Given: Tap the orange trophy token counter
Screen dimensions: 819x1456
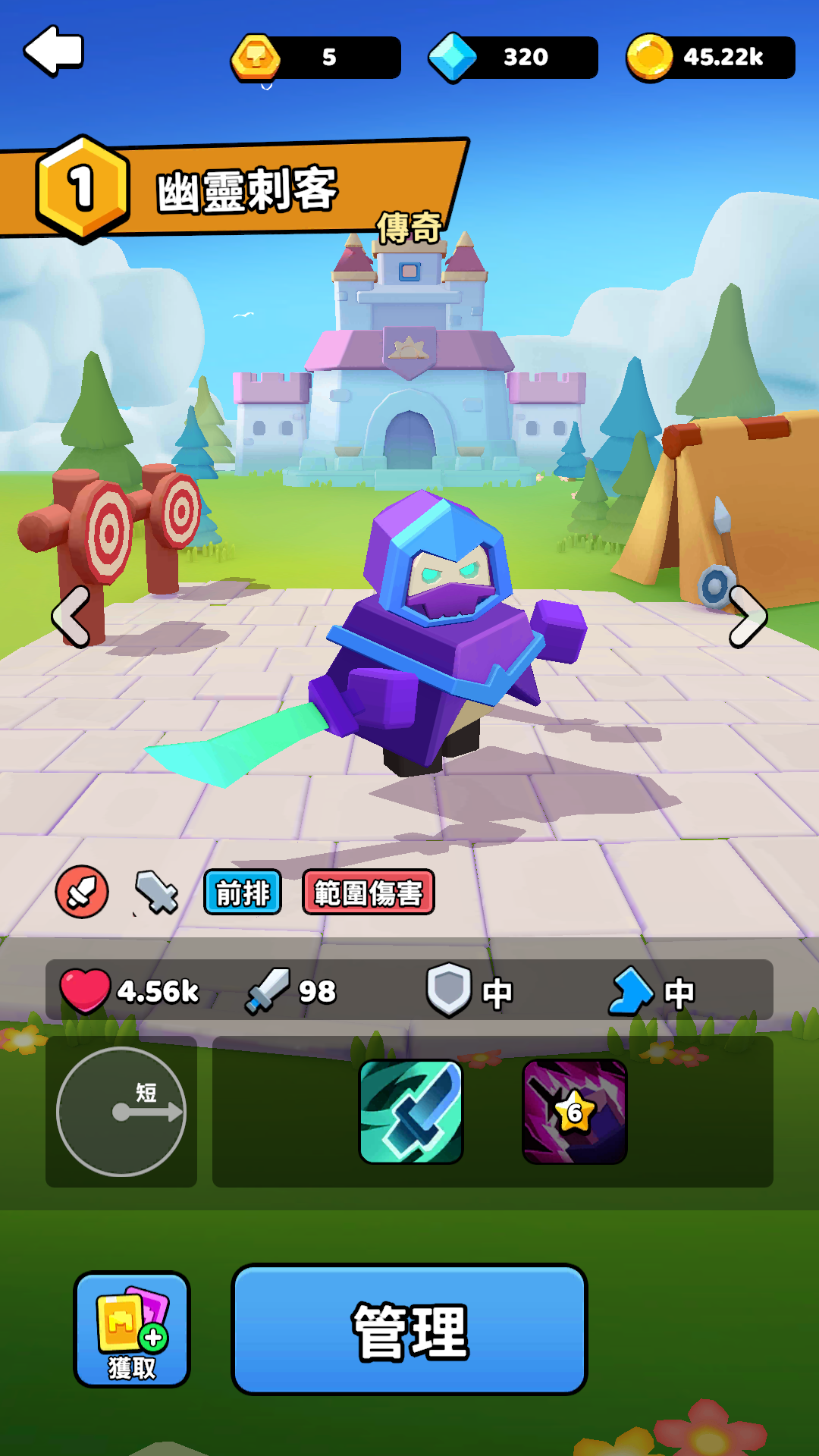Looking at the screenshot, I should [x=316, y=57].
